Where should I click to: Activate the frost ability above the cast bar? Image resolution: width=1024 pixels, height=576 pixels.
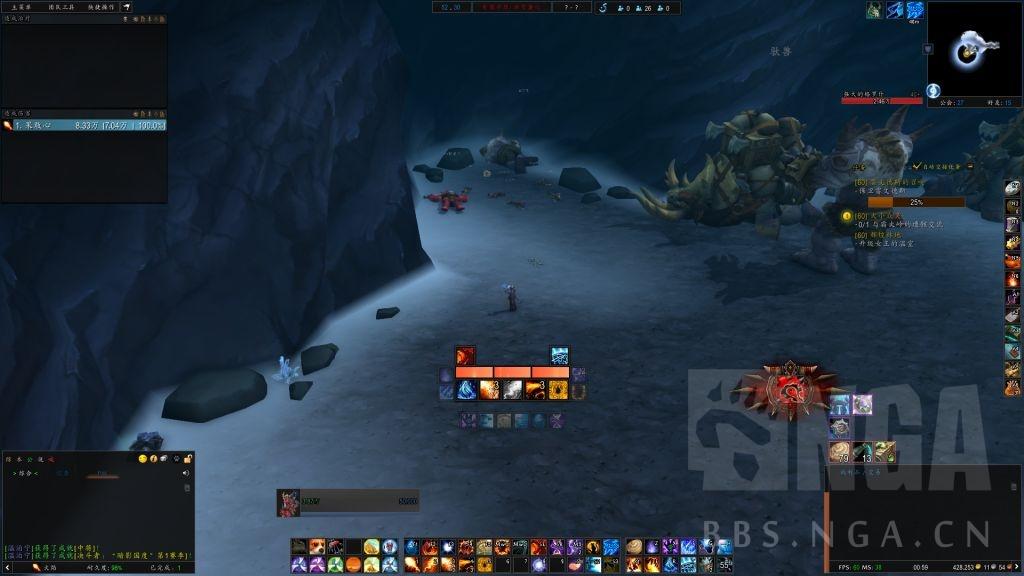(560, 356)
